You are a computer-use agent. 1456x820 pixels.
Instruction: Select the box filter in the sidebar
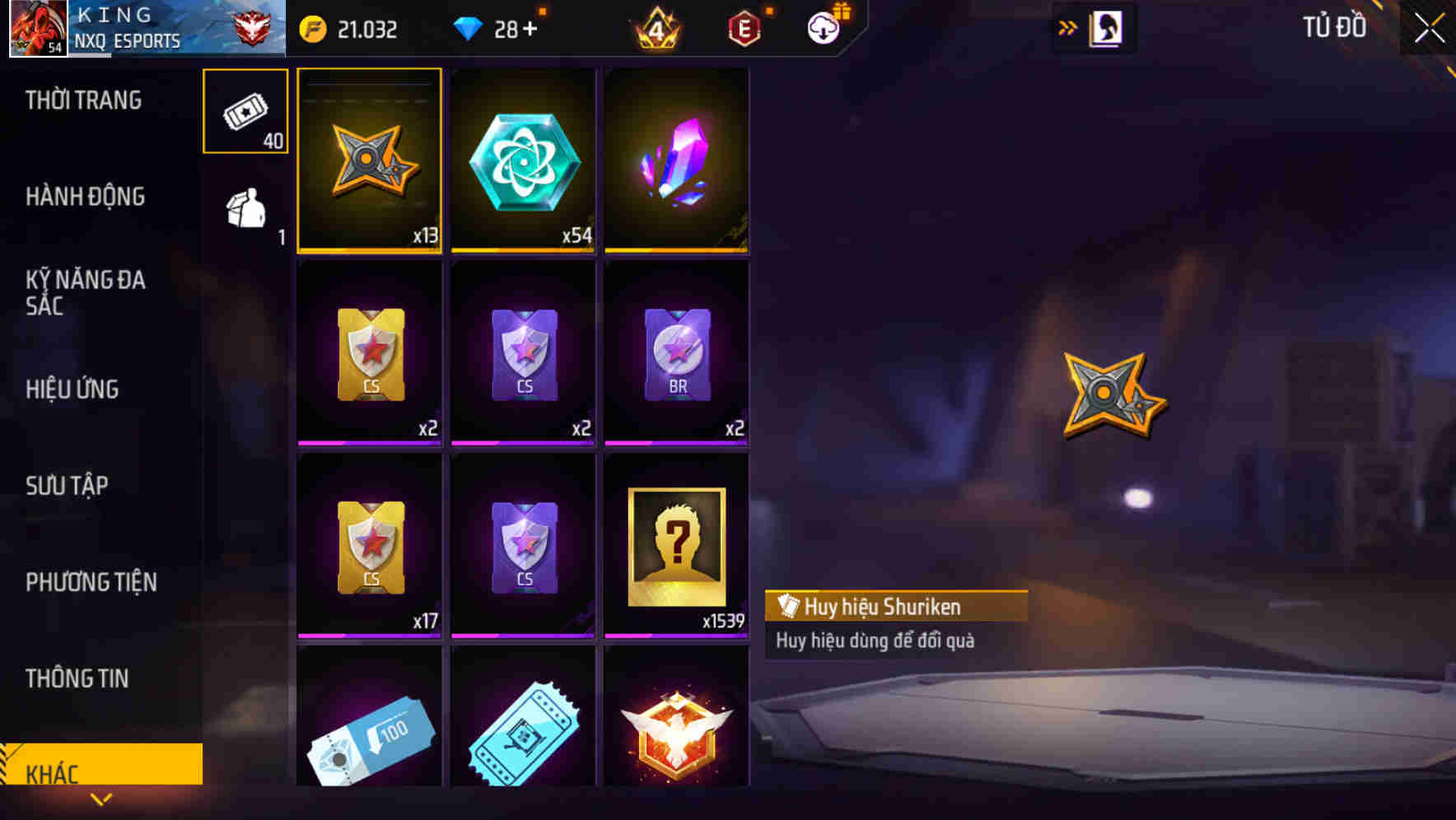point(244,210)
